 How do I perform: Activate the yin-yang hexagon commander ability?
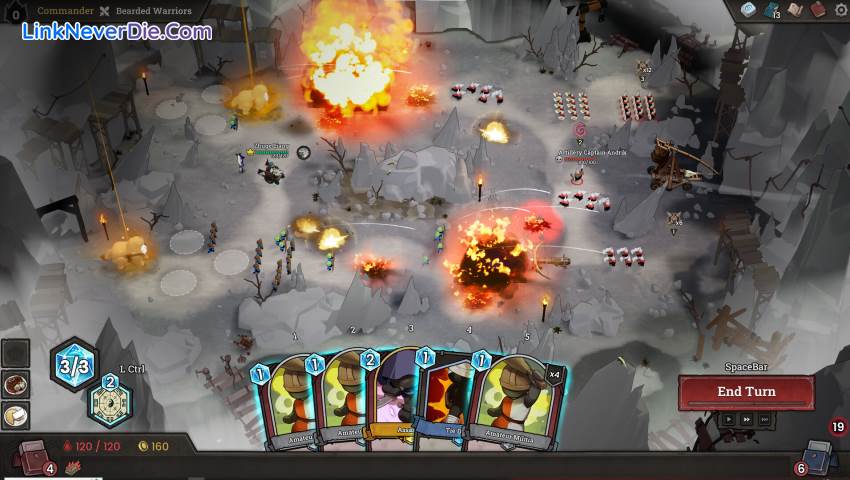pyautogui.click(x=110, y=402)
